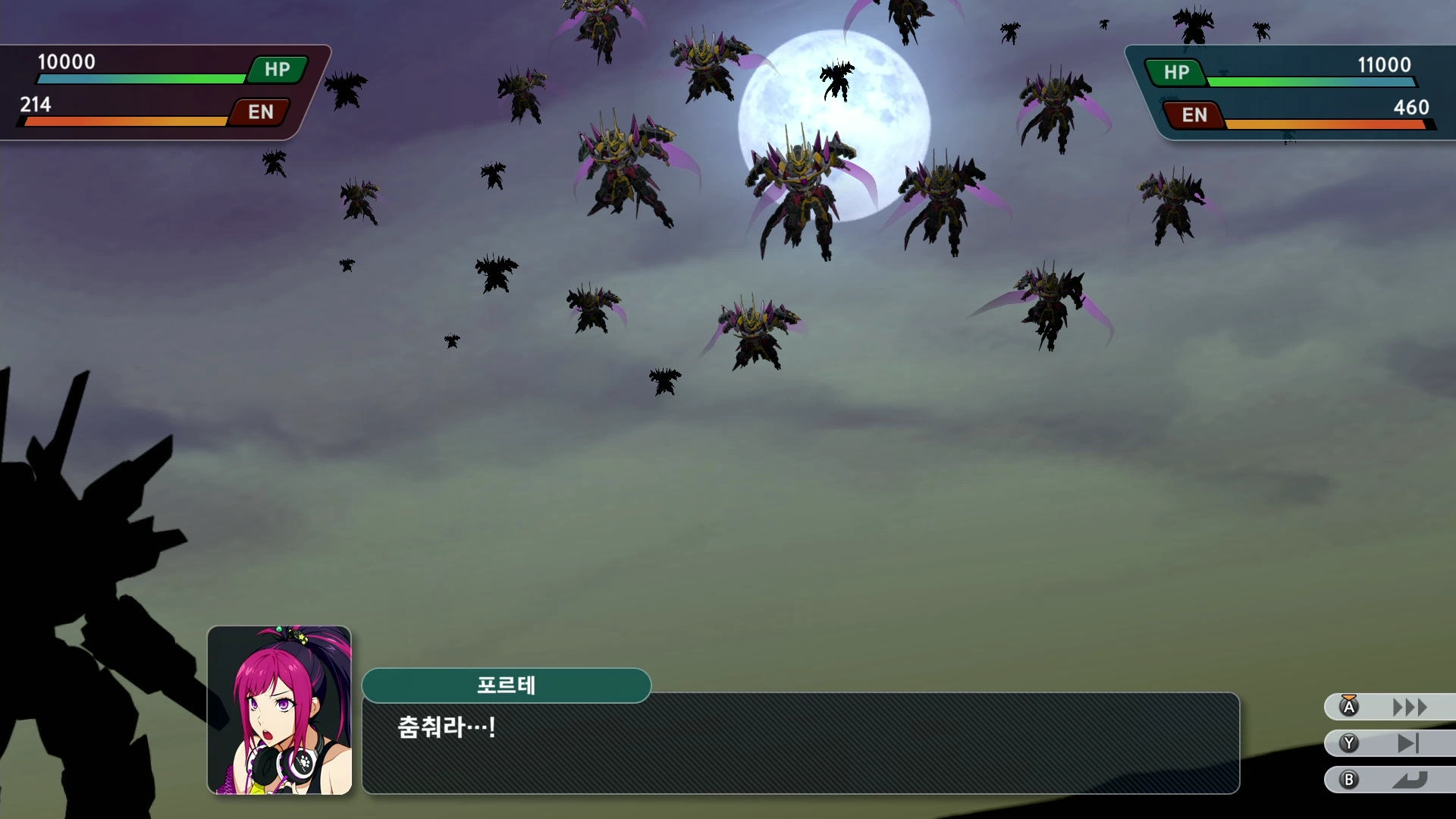Click the 포르테 name tag
Screen dimensions: 1456x819
(x=507, y=686)
